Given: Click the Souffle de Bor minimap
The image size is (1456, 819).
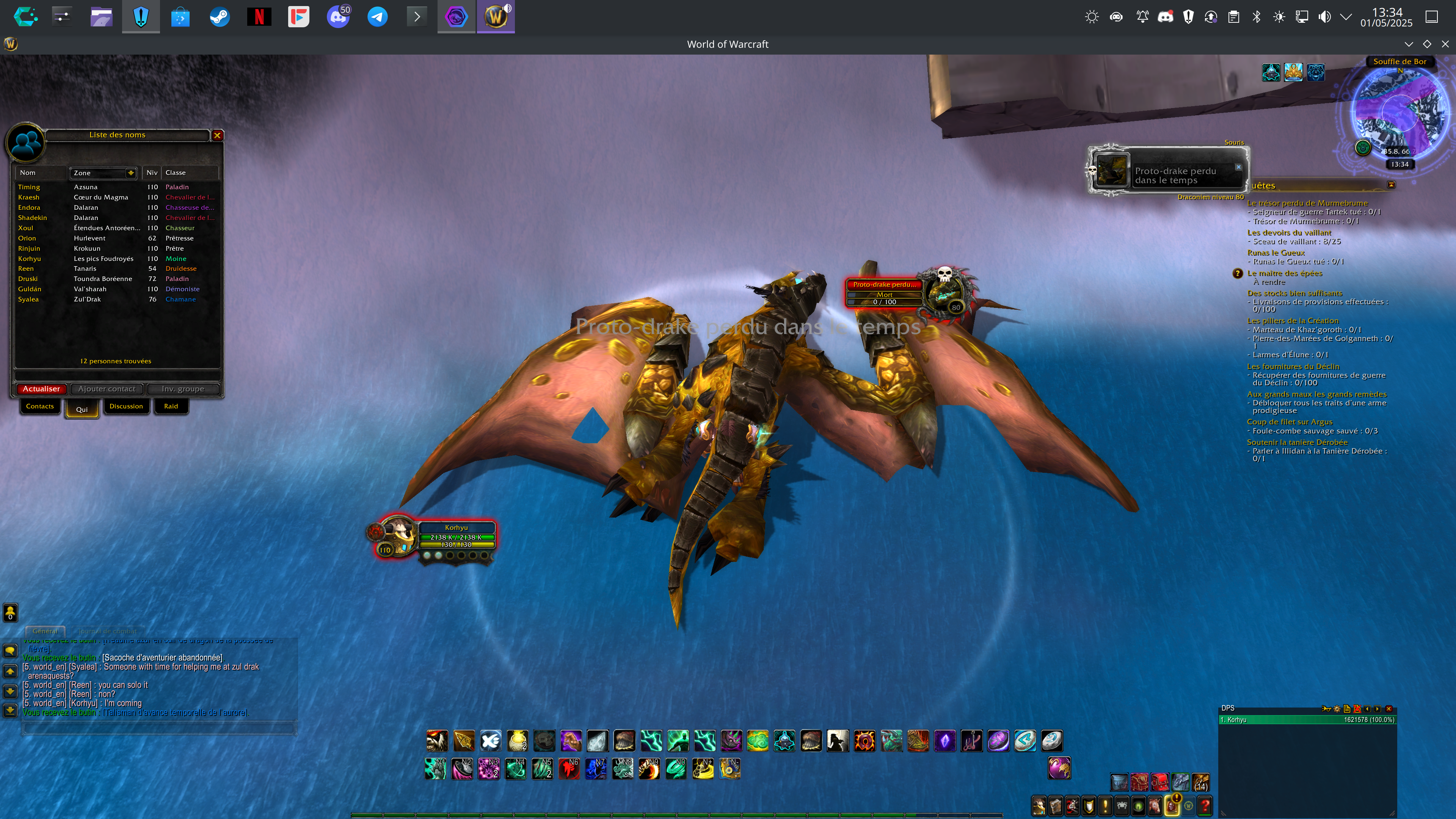Looking at the screenshot, I should pos(1399,113).
